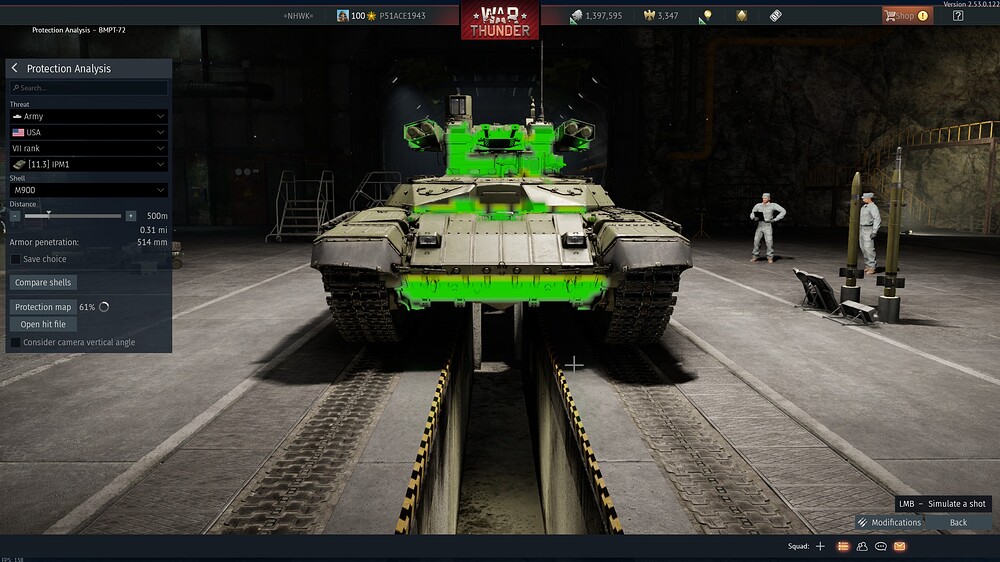The image size is (1000, 562).
Task: Add a squad member with the plus icon
Action: (820, 546)
